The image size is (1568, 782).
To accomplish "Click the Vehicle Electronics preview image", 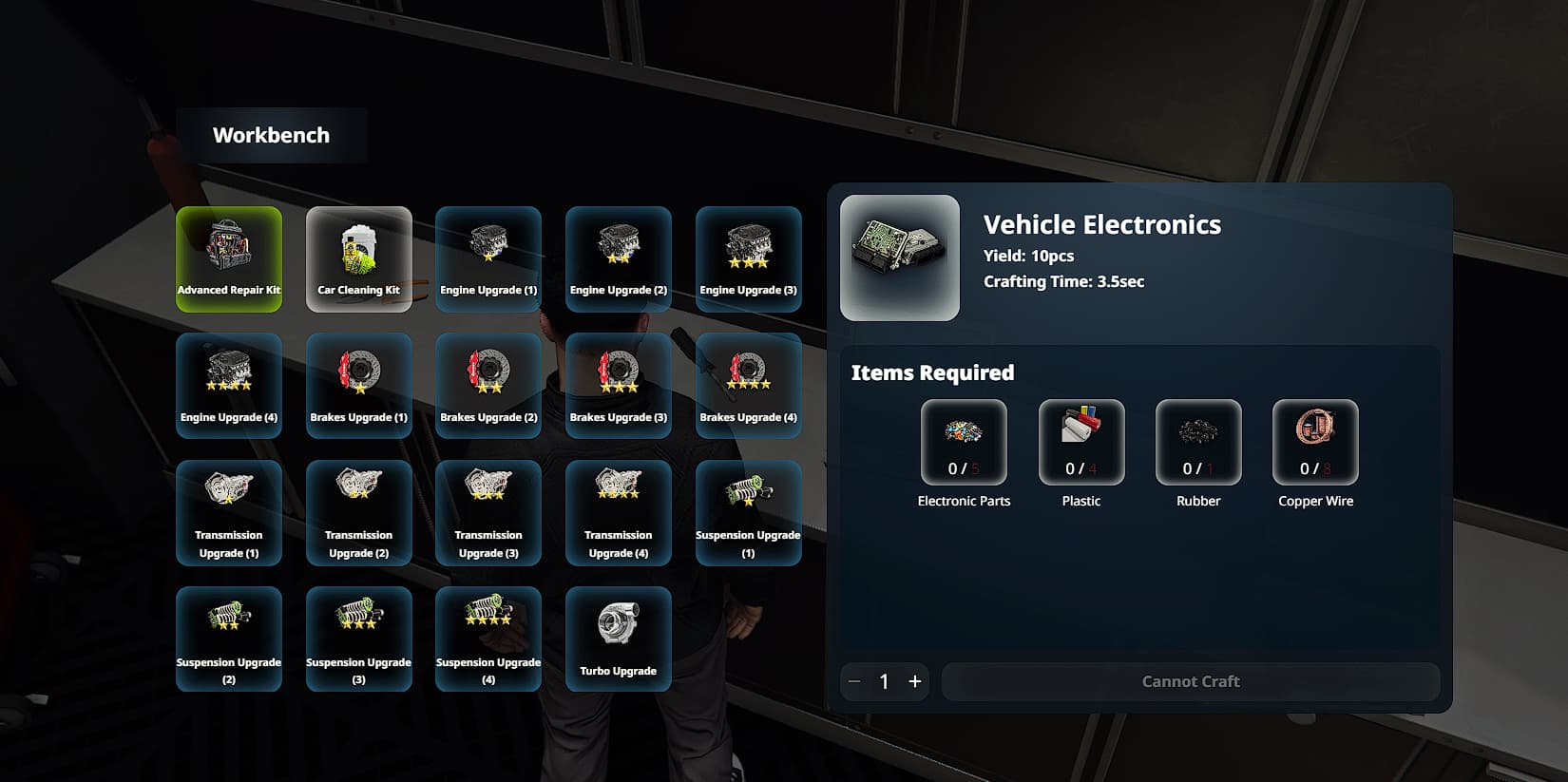I will click(899, 257).
